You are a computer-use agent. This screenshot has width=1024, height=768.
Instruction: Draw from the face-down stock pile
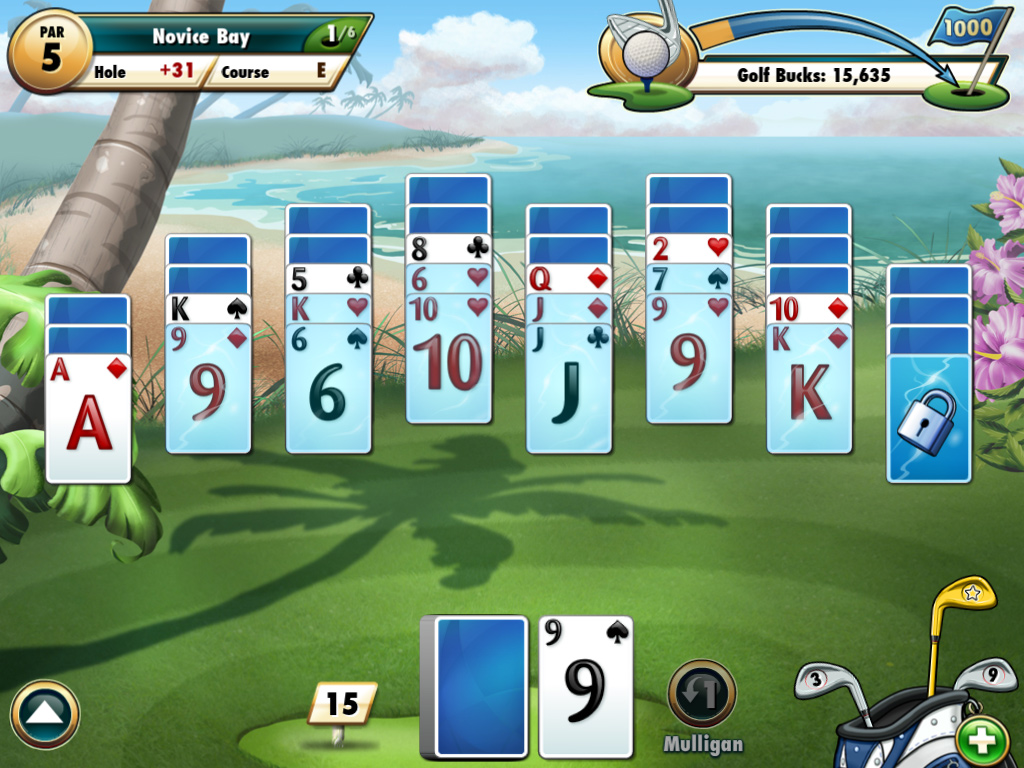[x=480, y=686]
